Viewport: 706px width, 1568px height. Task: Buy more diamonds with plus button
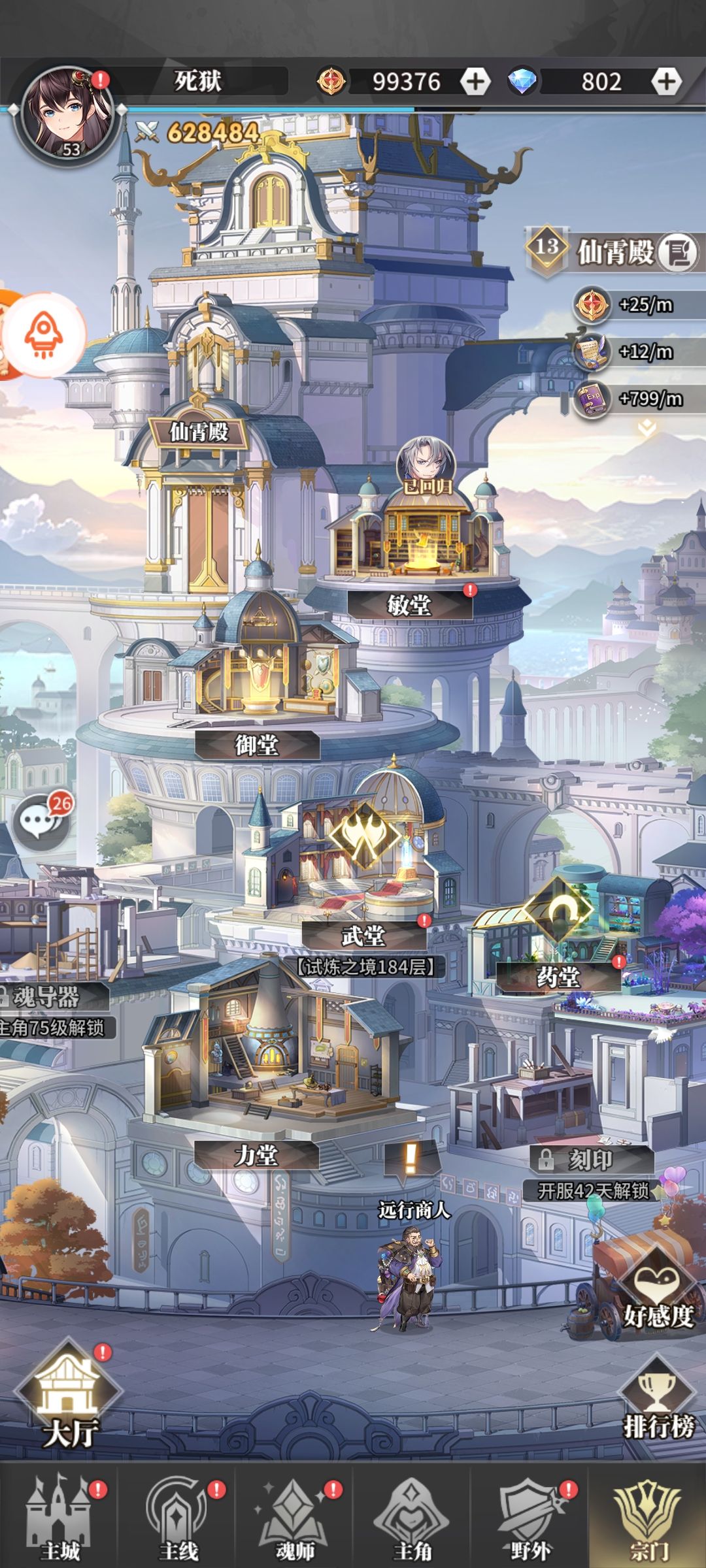(x=665, y=82)
